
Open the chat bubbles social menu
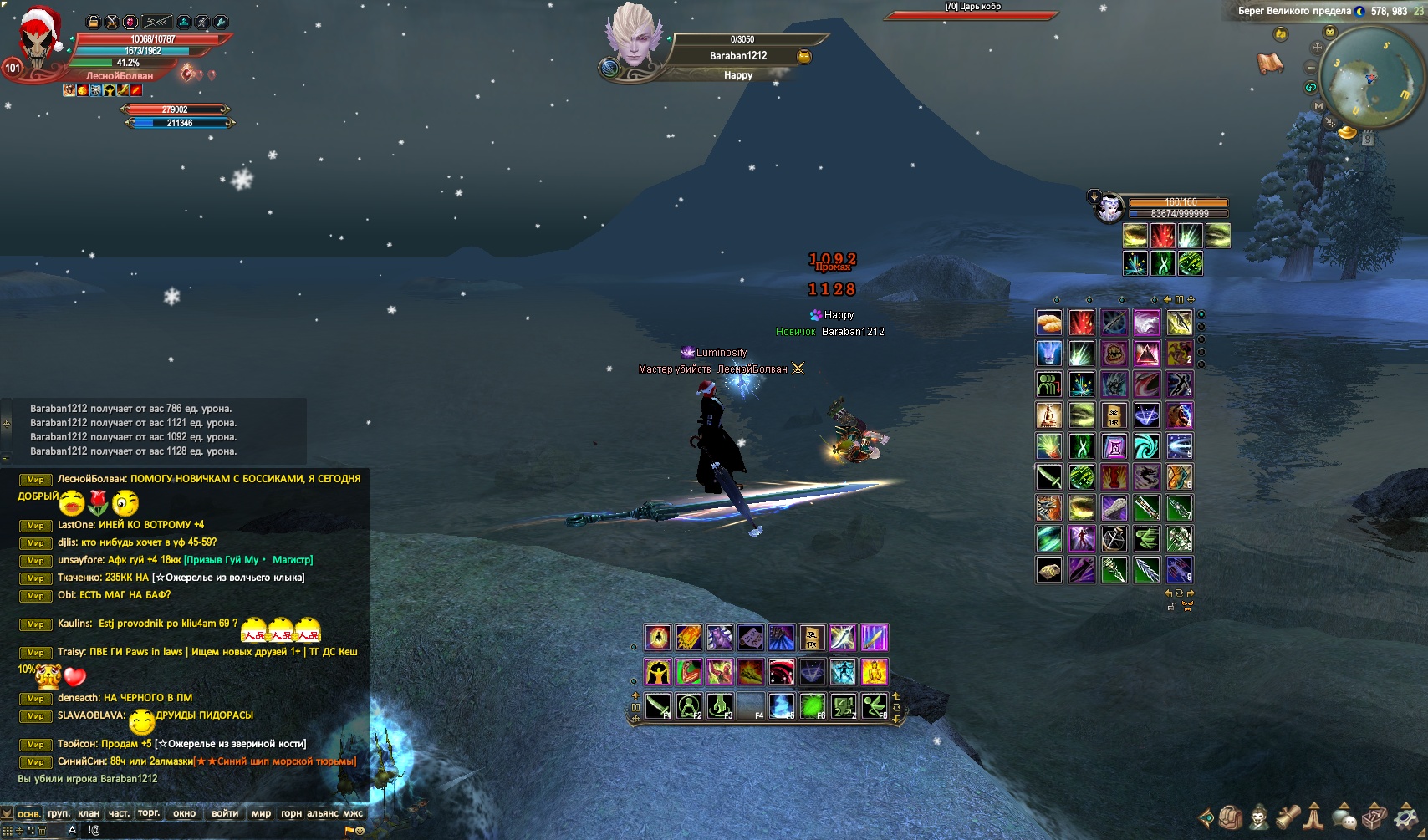pyautogui.click(x=1344, y=817)
